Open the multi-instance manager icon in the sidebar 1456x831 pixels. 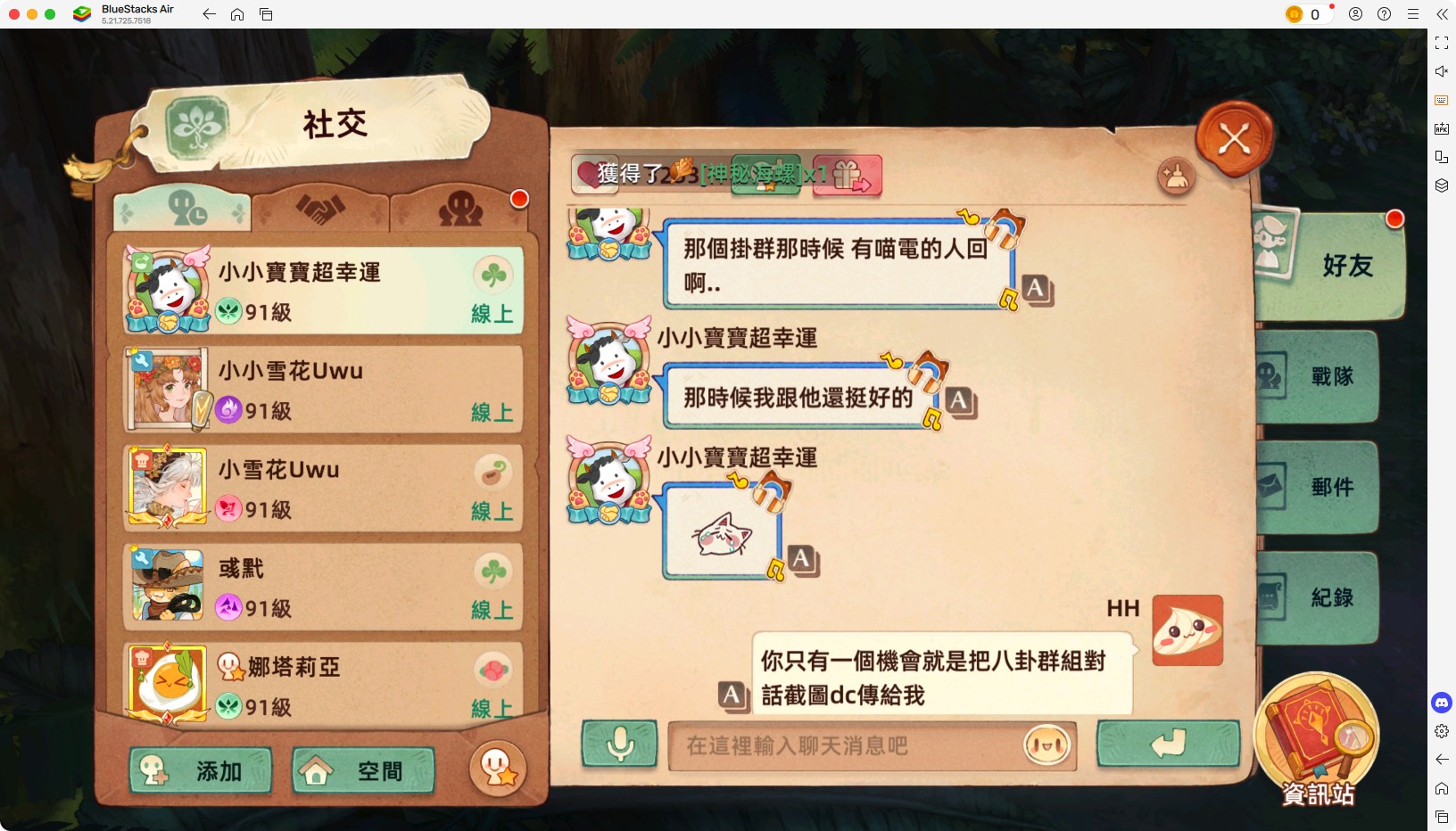[1442, 185]
